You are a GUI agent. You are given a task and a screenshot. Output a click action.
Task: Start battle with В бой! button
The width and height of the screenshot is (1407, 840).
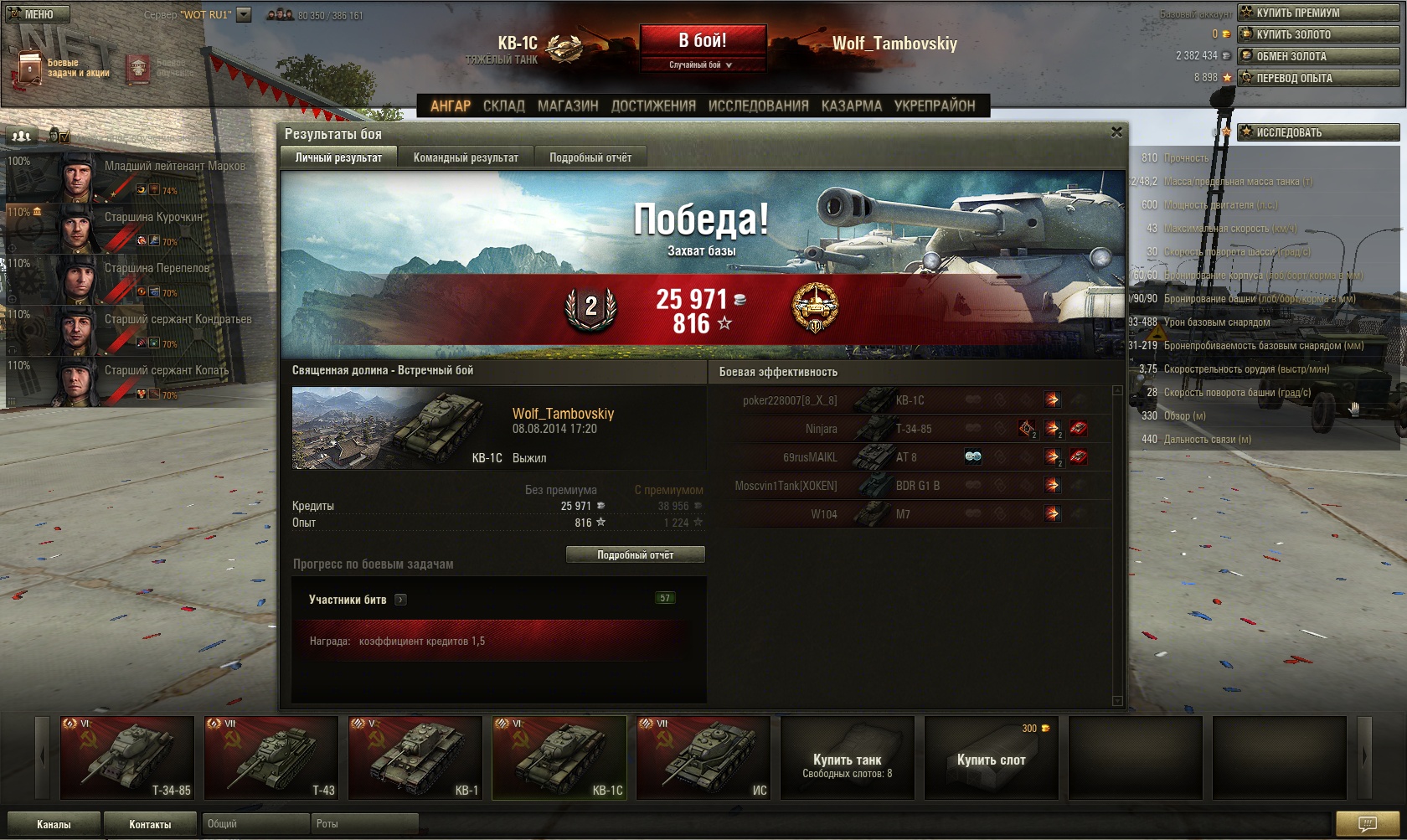(x=703, y=41)
